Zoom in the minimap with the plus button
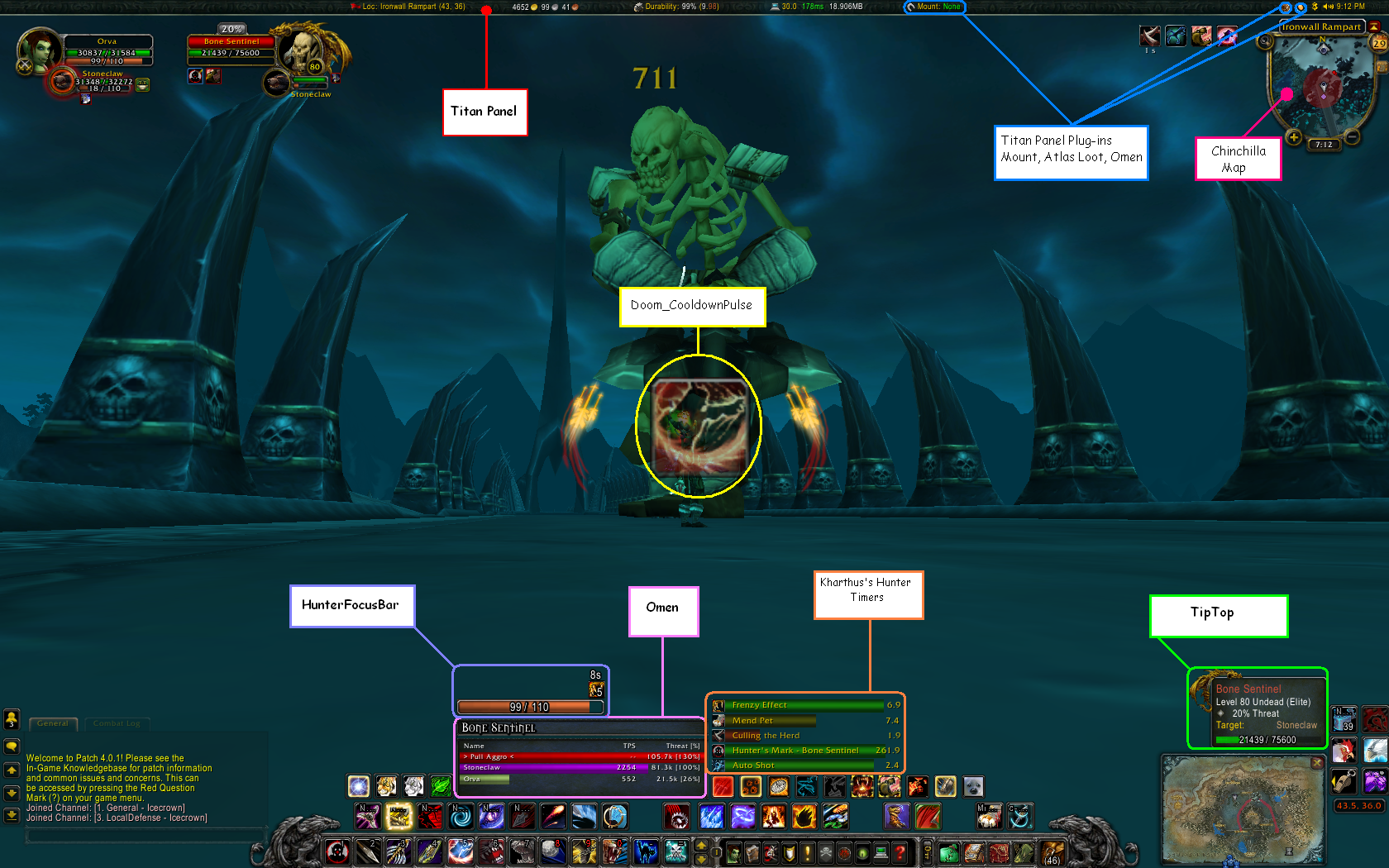Screen dimensions: 1389x868 click(1293, 137)
